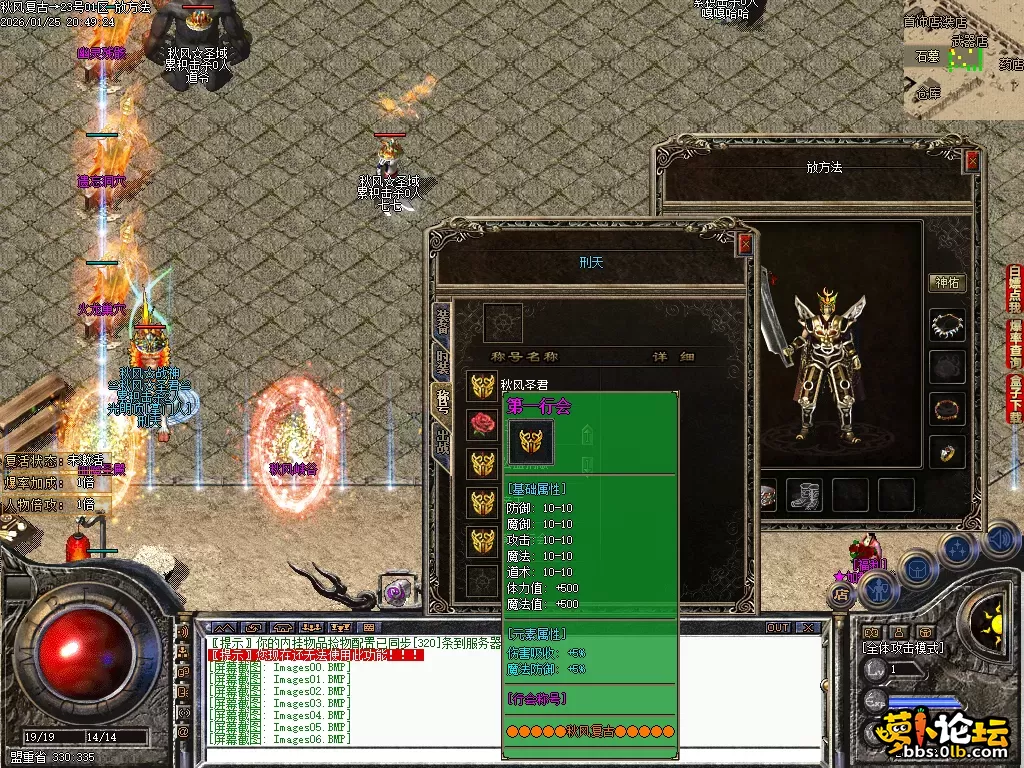Open the 自爆点我 side button
1024x768 pixels.
click(1014, 290)
